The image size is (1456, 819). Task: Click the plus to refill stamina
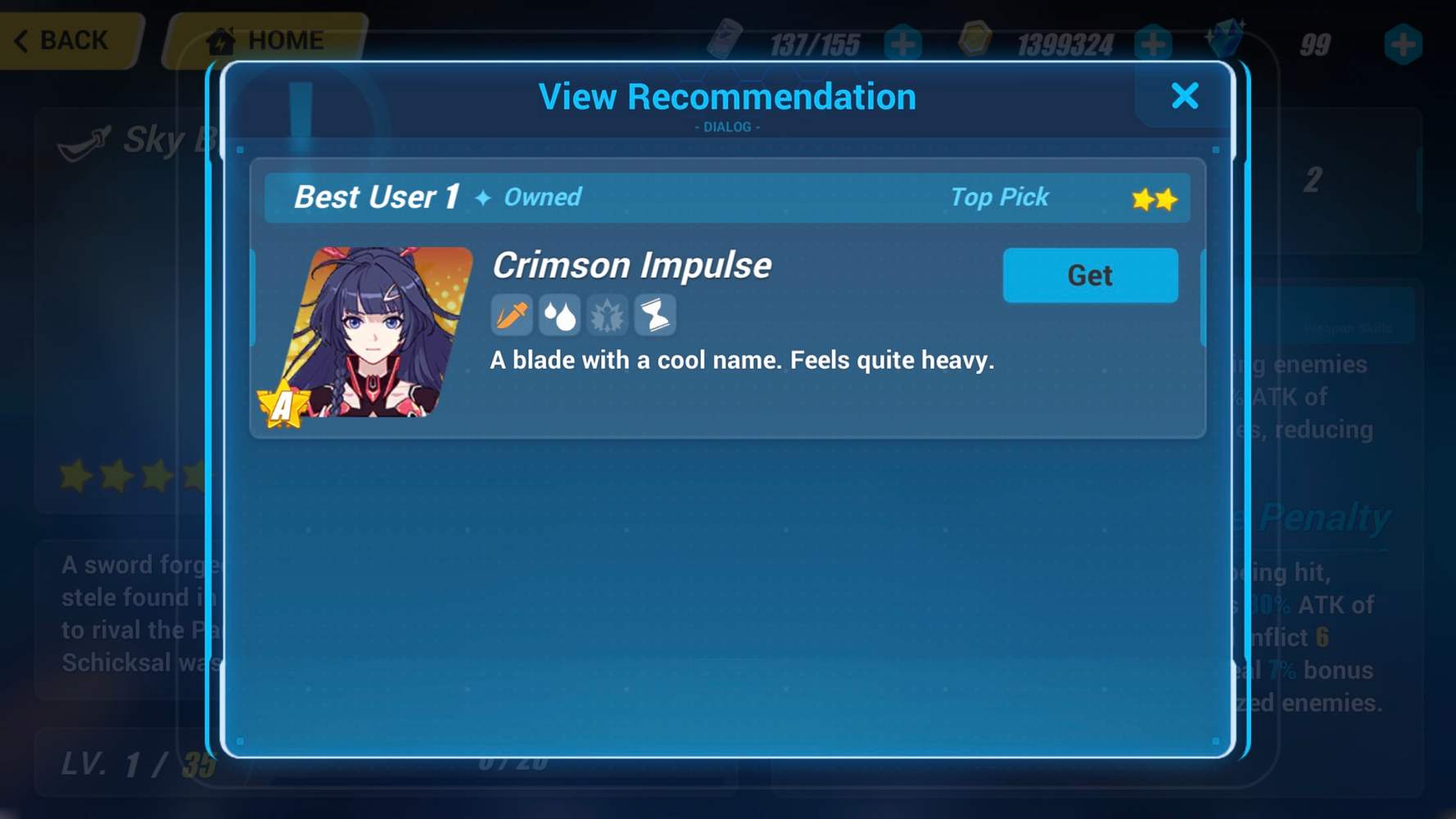tap(903, 44)
